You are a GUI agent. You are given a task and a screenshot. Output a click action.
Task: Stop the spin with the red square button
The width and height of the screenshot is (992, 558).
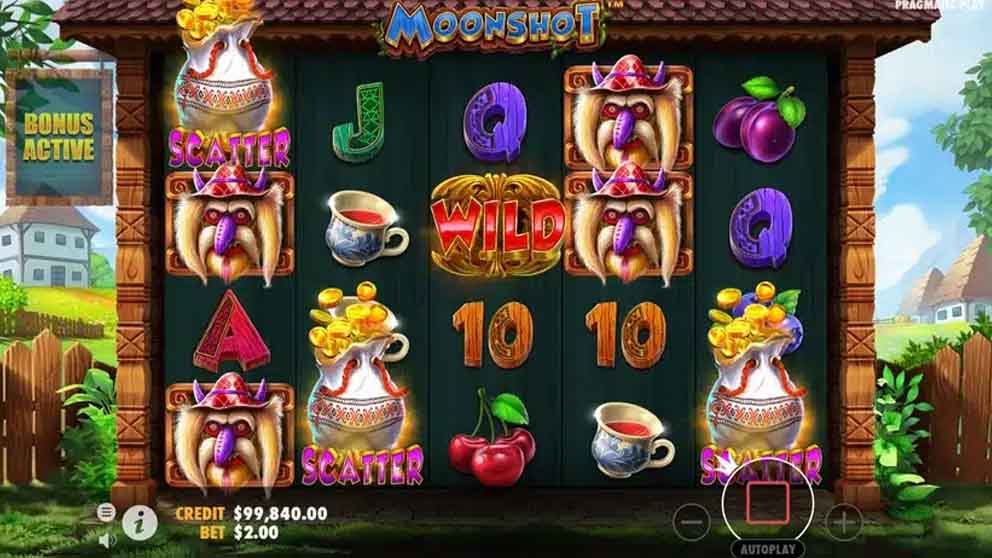point(767,502)
